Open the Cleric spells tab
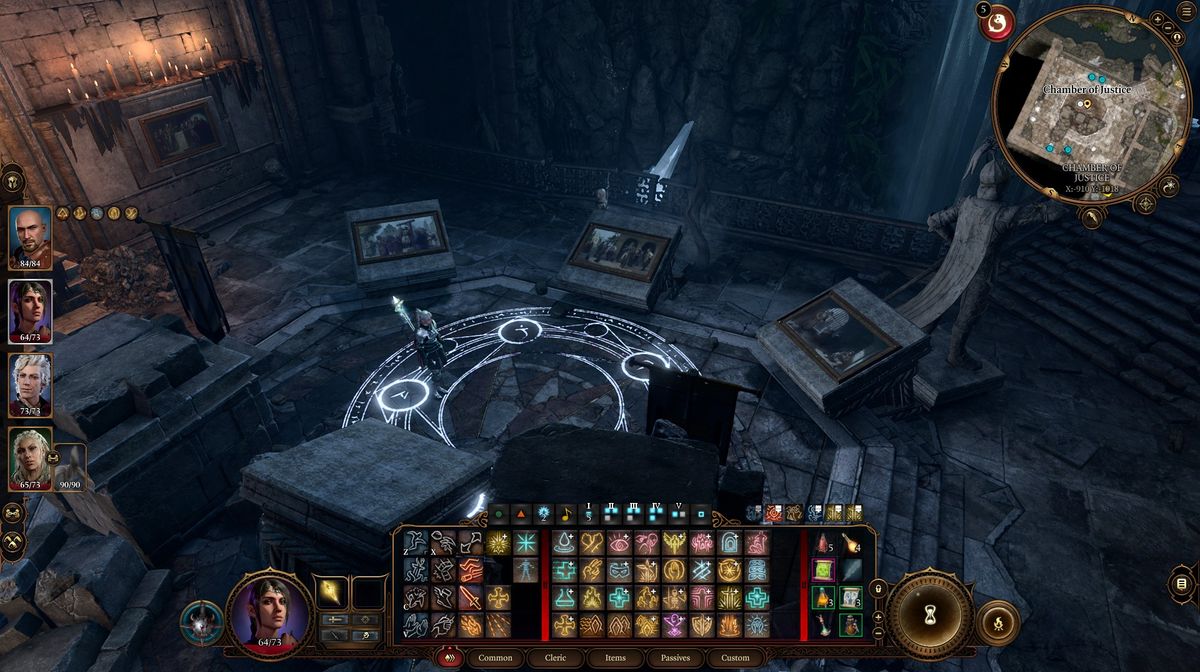 click(x=556, y=658)
